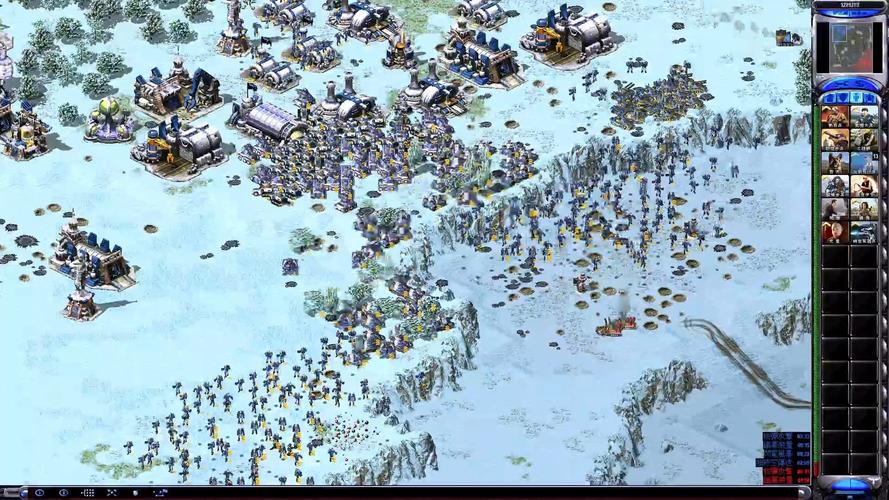Activate the crossed-arrows command bar icon
This screenshot has height=500, width=889.
pyautogui.click(x=111, y=493)
